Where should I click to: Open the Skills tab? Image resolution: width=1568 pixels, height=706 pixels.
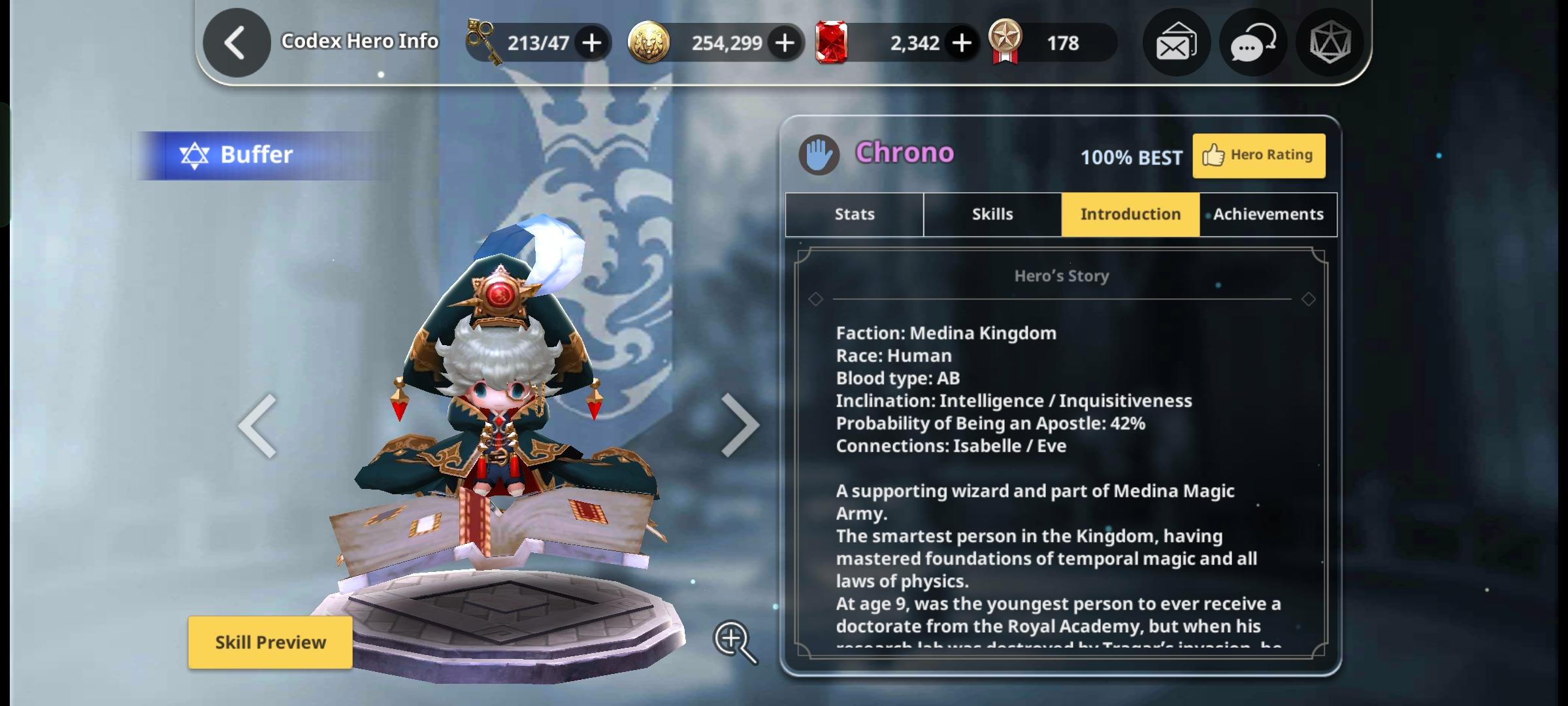[x=992, y=214]
